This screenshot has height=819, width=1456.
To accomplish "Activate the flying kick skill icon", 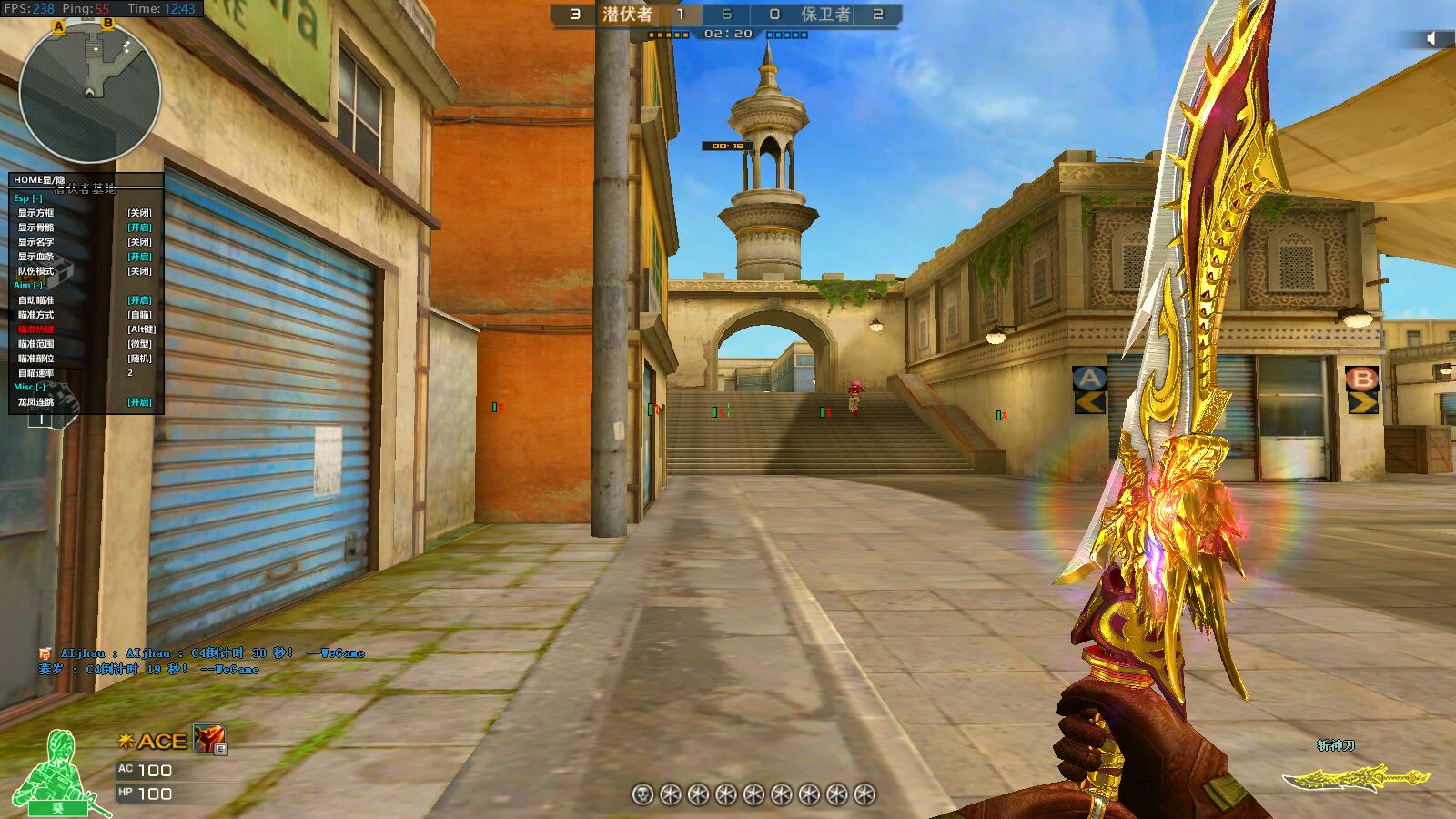I will click(x=208, y=739).
